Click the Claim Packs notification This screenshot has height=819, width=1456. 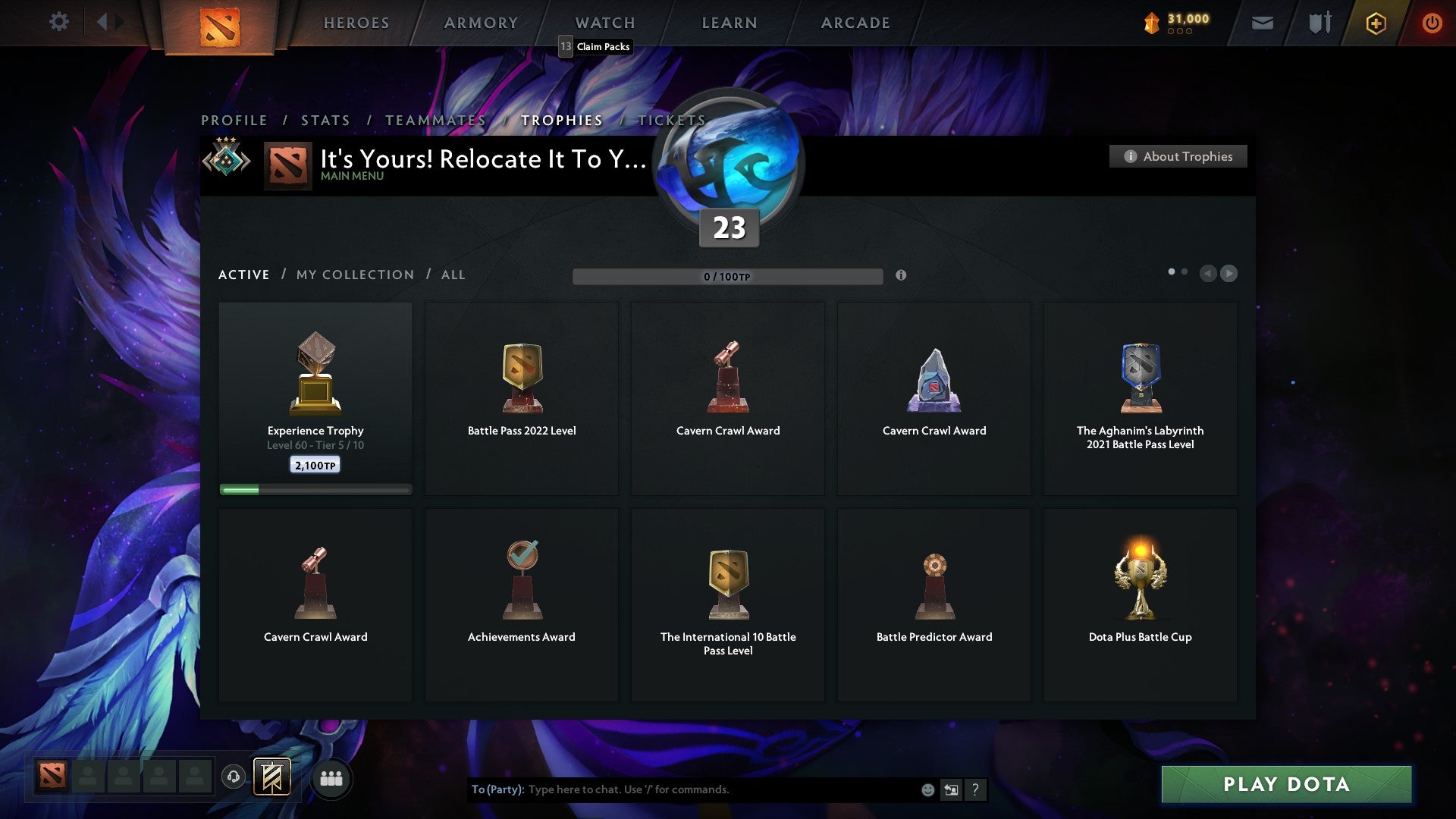(595, 46)
